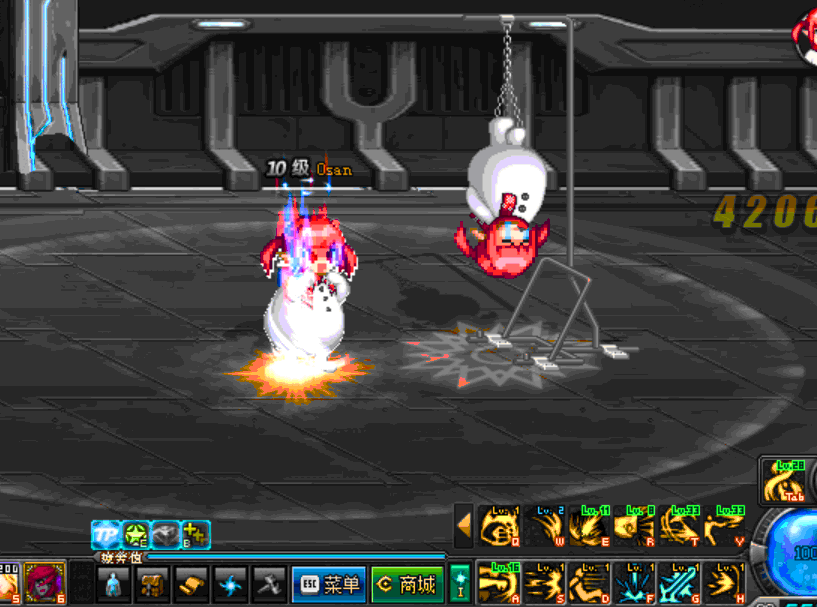Select the red-haired character portrait slot
The image size is (817, 607).
point(46,582)
